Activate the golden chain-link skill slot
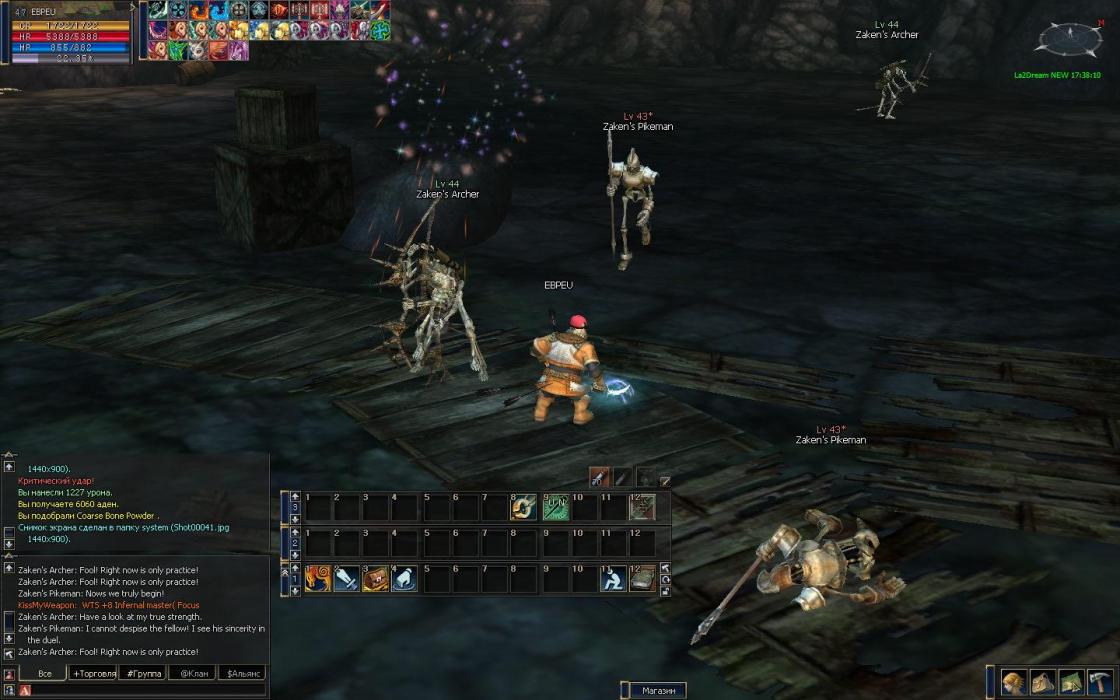This screenshot has width=1120, height=700. 525,508
